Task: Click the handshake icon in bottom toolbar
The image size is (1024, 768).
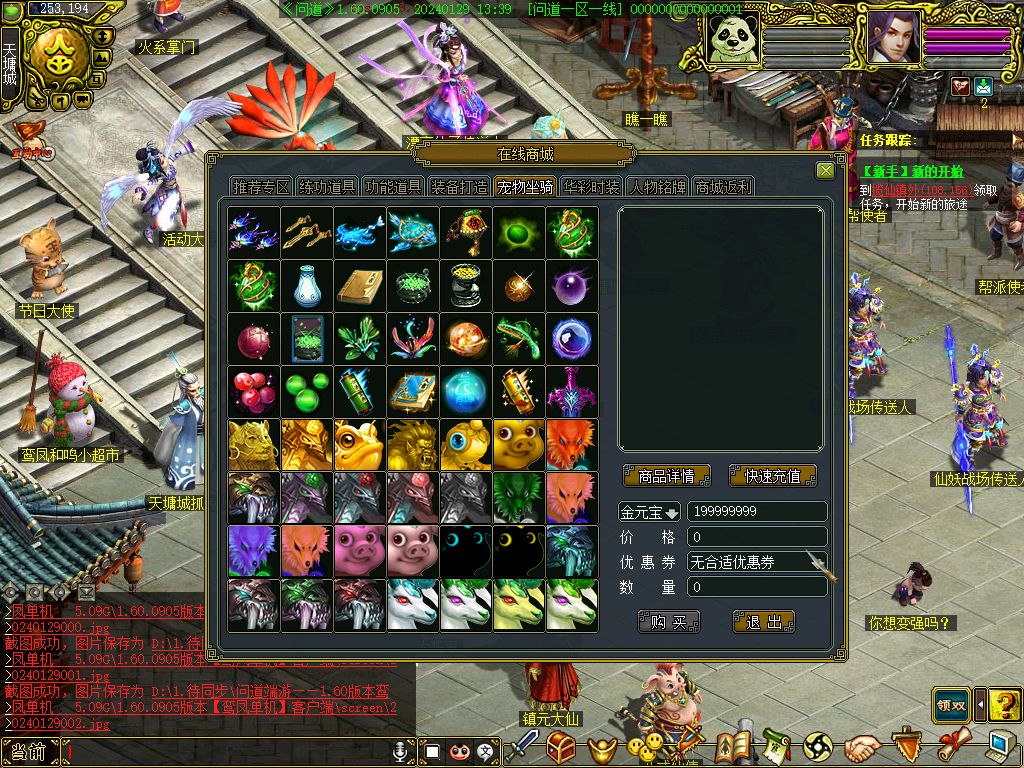Action: [861, 746]
